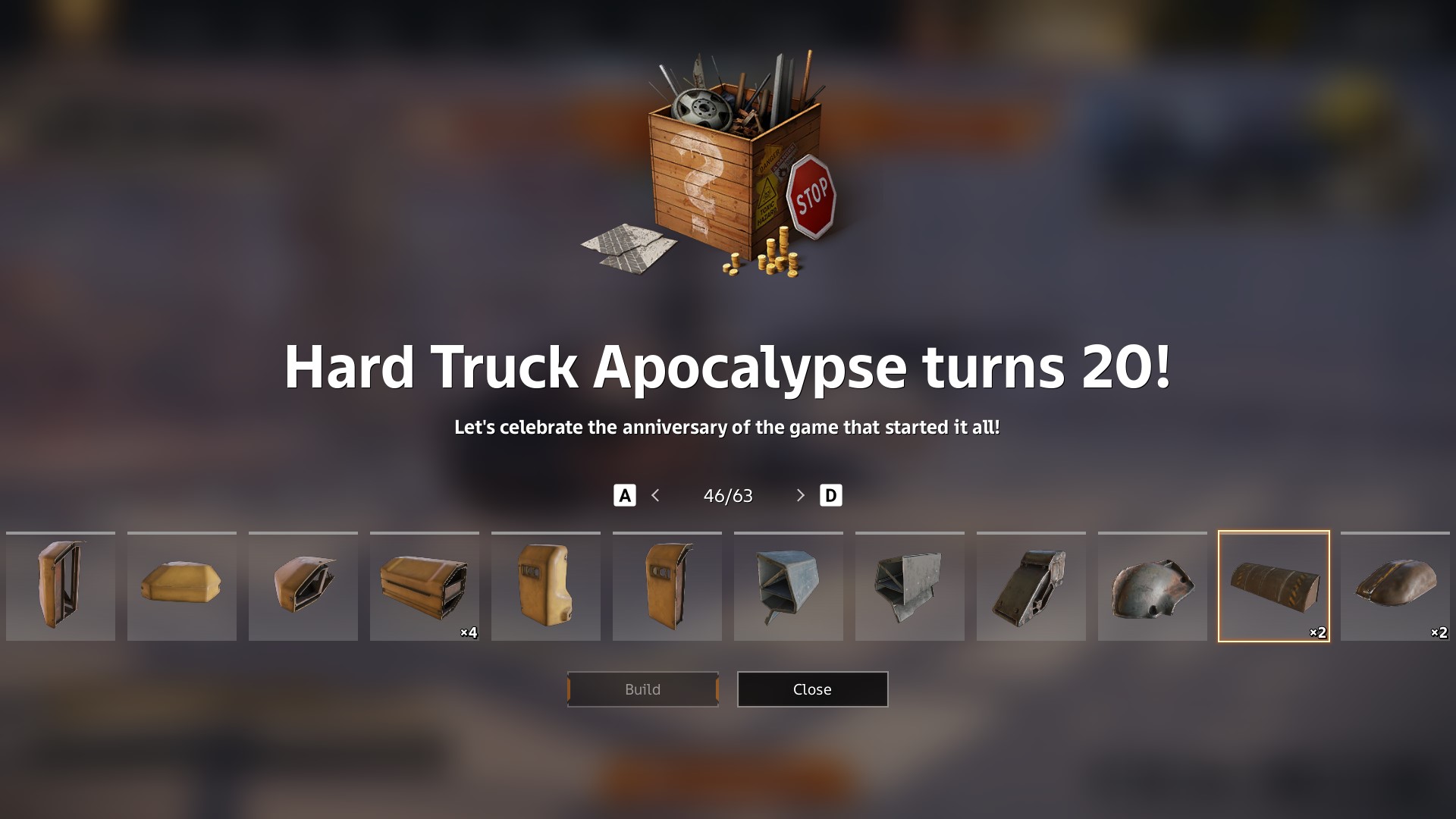Image resolution: width=1456 pixels, height=819 pixels.
Task: Close the anniversary reward popup
Action: click(812, 689)
